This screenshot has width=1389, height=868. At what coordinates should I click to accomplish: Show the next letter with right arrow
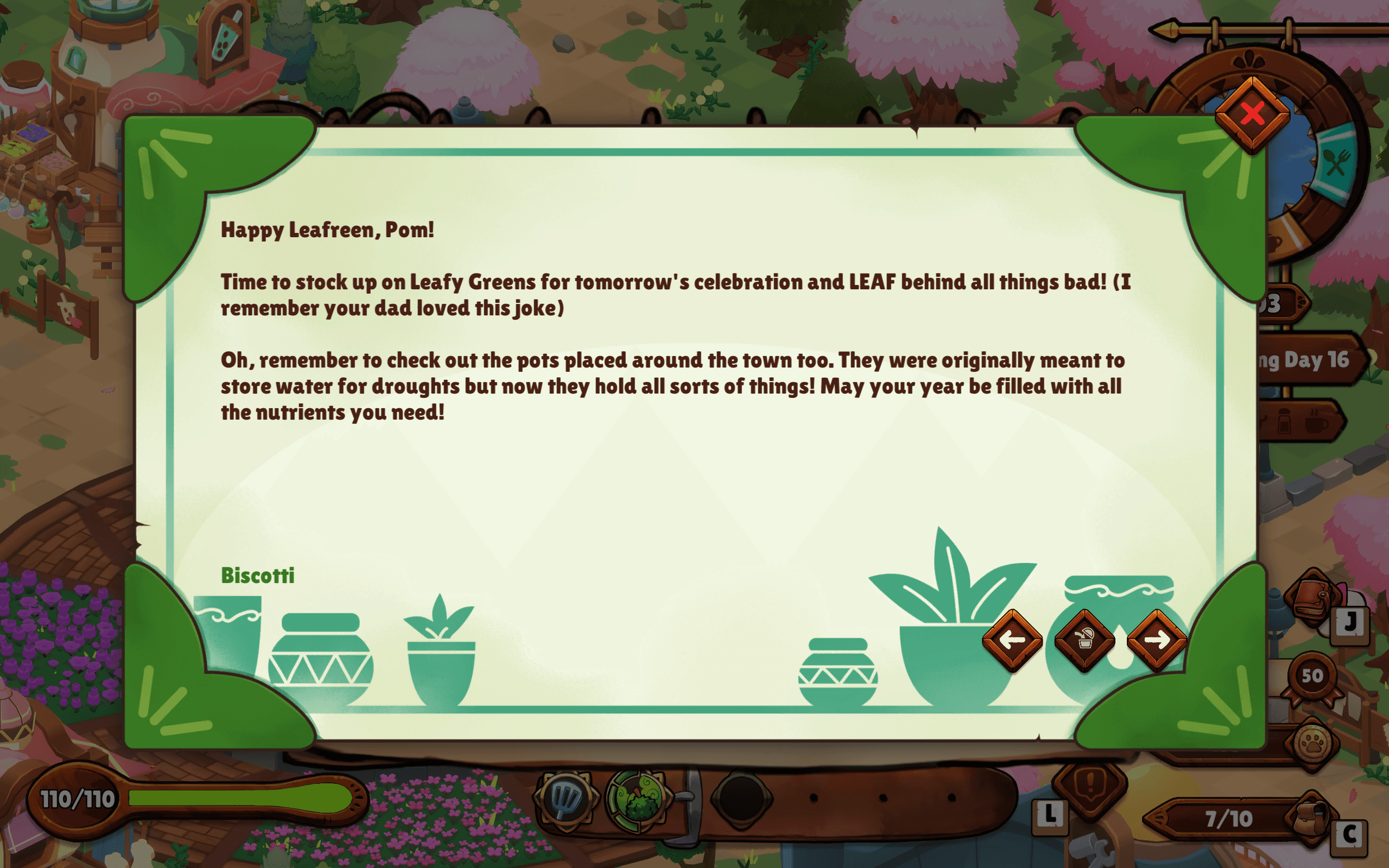pos(1157,639)
